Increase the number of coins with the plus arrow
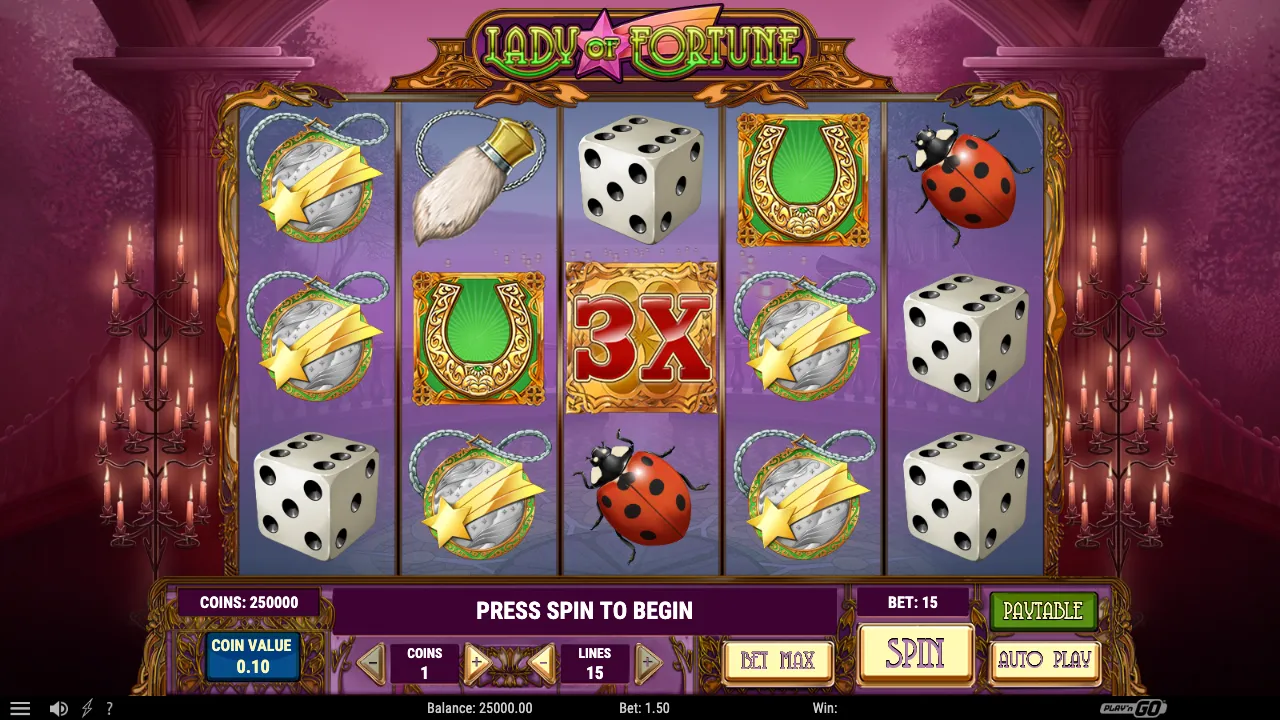The image size is (1280, 720). click(x=477, y=661)
